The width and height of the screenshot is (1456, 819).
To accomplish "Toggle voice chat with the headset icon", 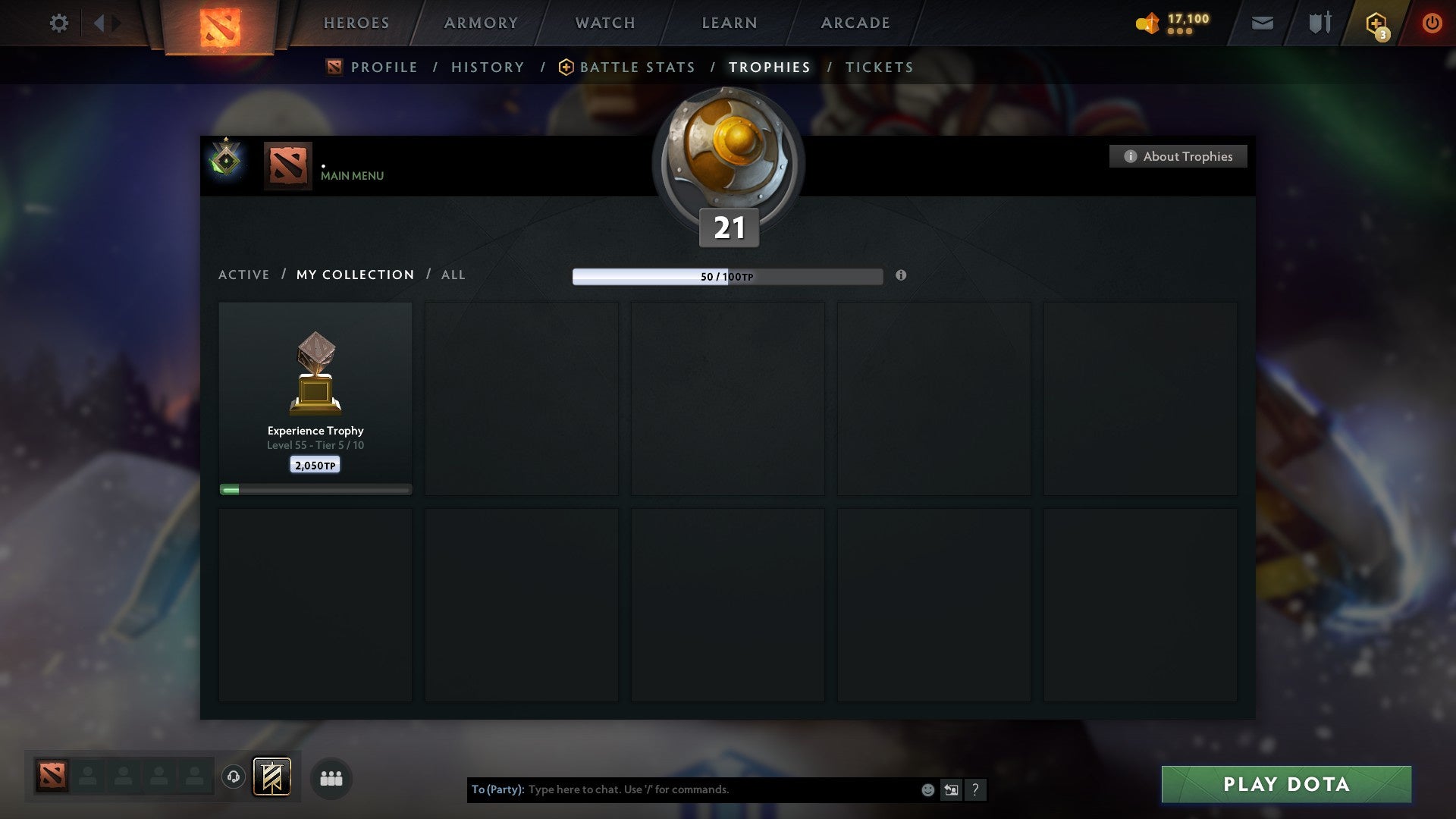I will pyautogui.click(x=233, y=777).
